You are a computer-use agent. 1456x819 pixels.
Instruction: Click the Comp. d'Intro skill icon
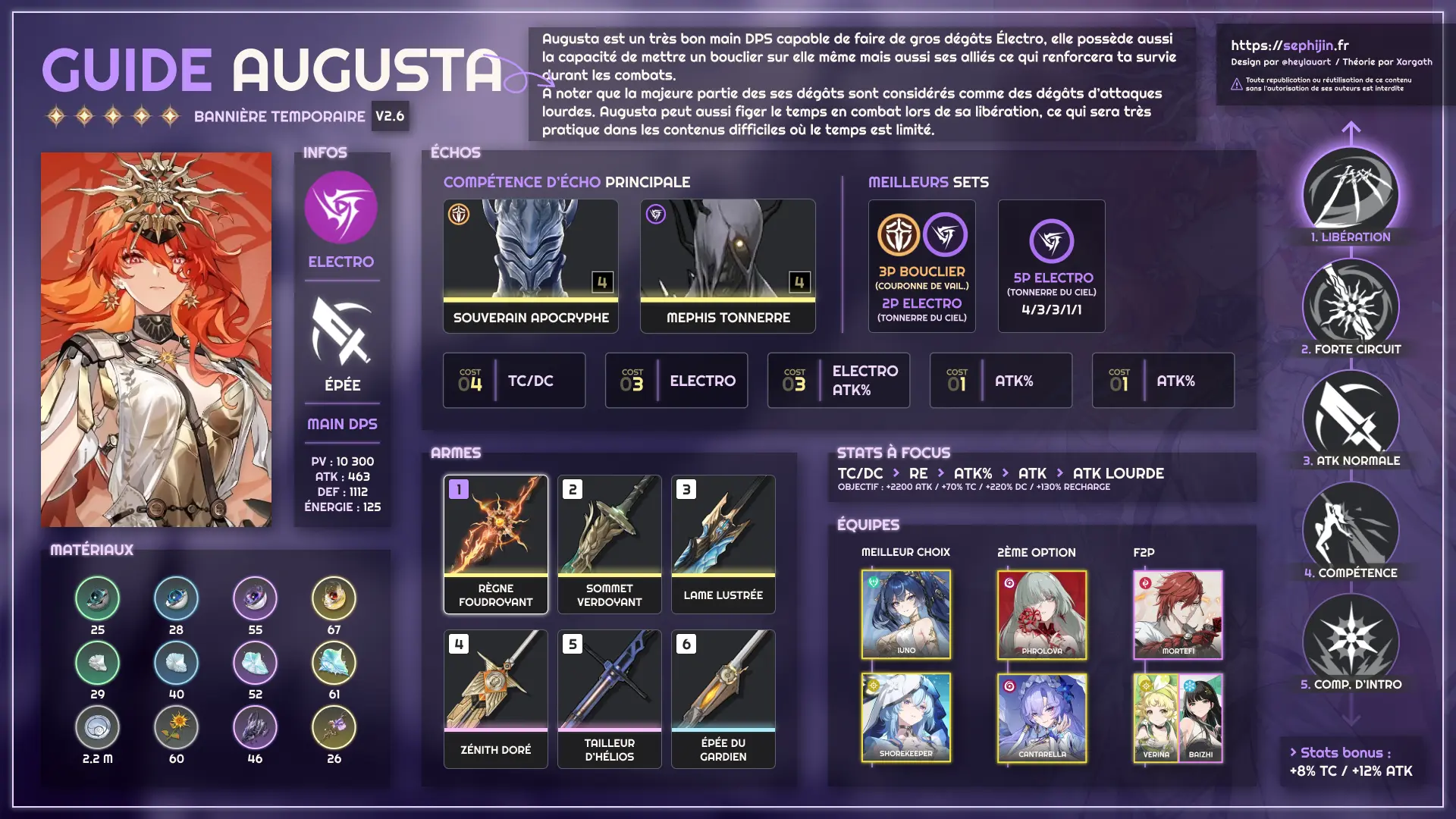1351,641
